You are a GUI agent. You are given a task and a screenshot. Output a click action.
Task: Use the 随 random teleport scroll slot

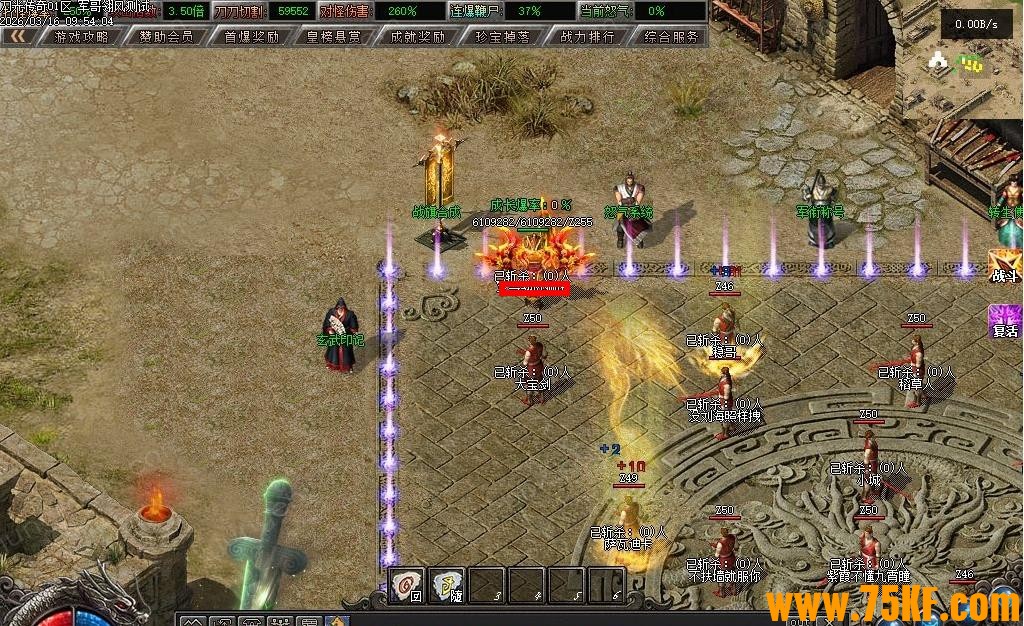(x=447, y=585)
